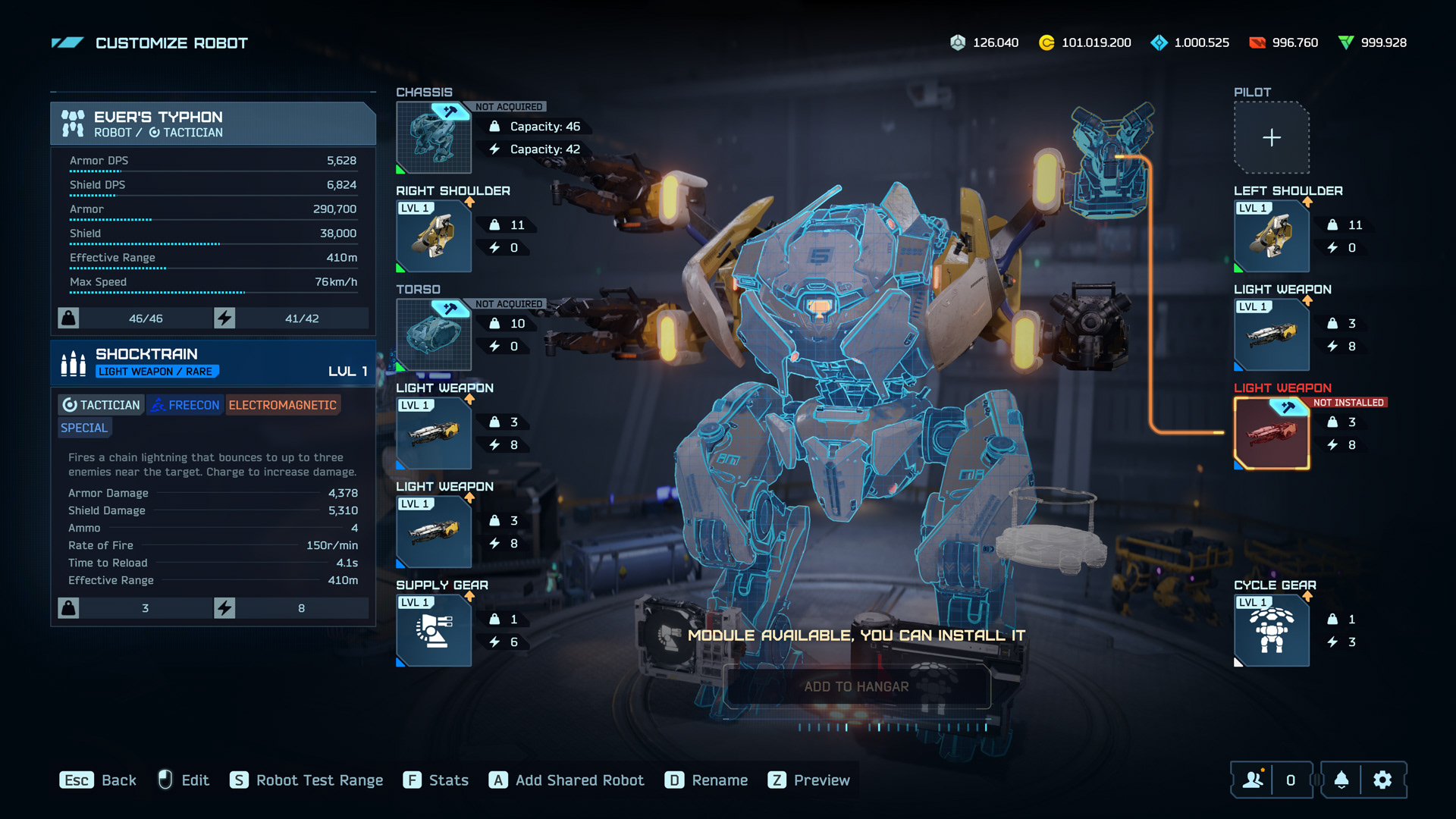Viewport: 1456px width, 819px height.
Task: Click the Add to Hangar button
Action: click(x=856, y=687)
